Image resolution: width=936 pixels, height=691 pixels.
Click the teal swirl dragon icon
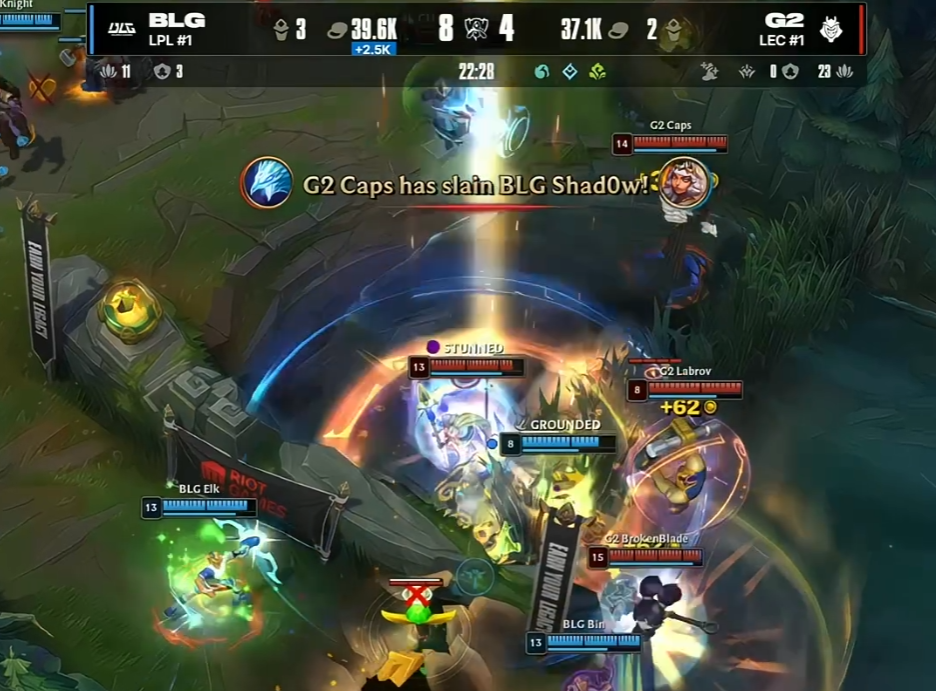(542, 72)
